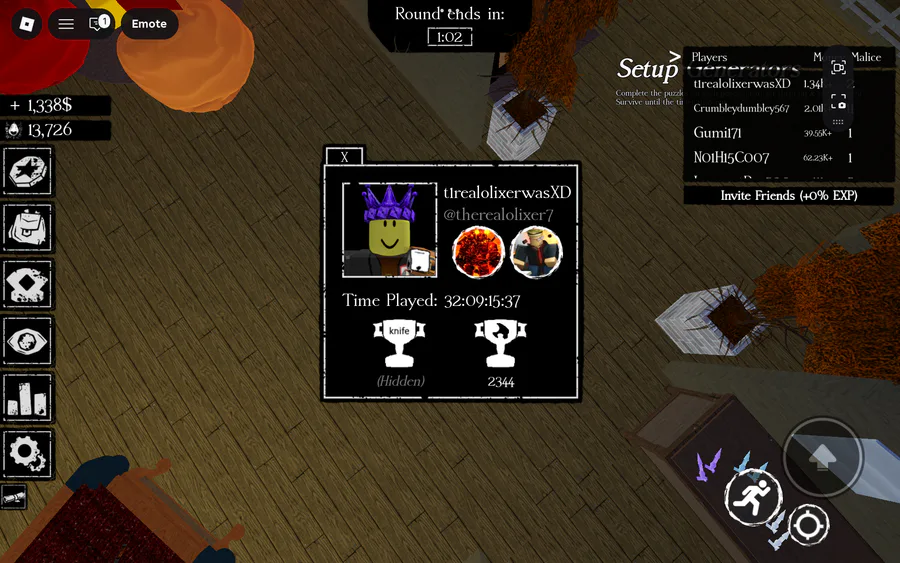Open the eye icon sidebar menu

tap(28, 341)
